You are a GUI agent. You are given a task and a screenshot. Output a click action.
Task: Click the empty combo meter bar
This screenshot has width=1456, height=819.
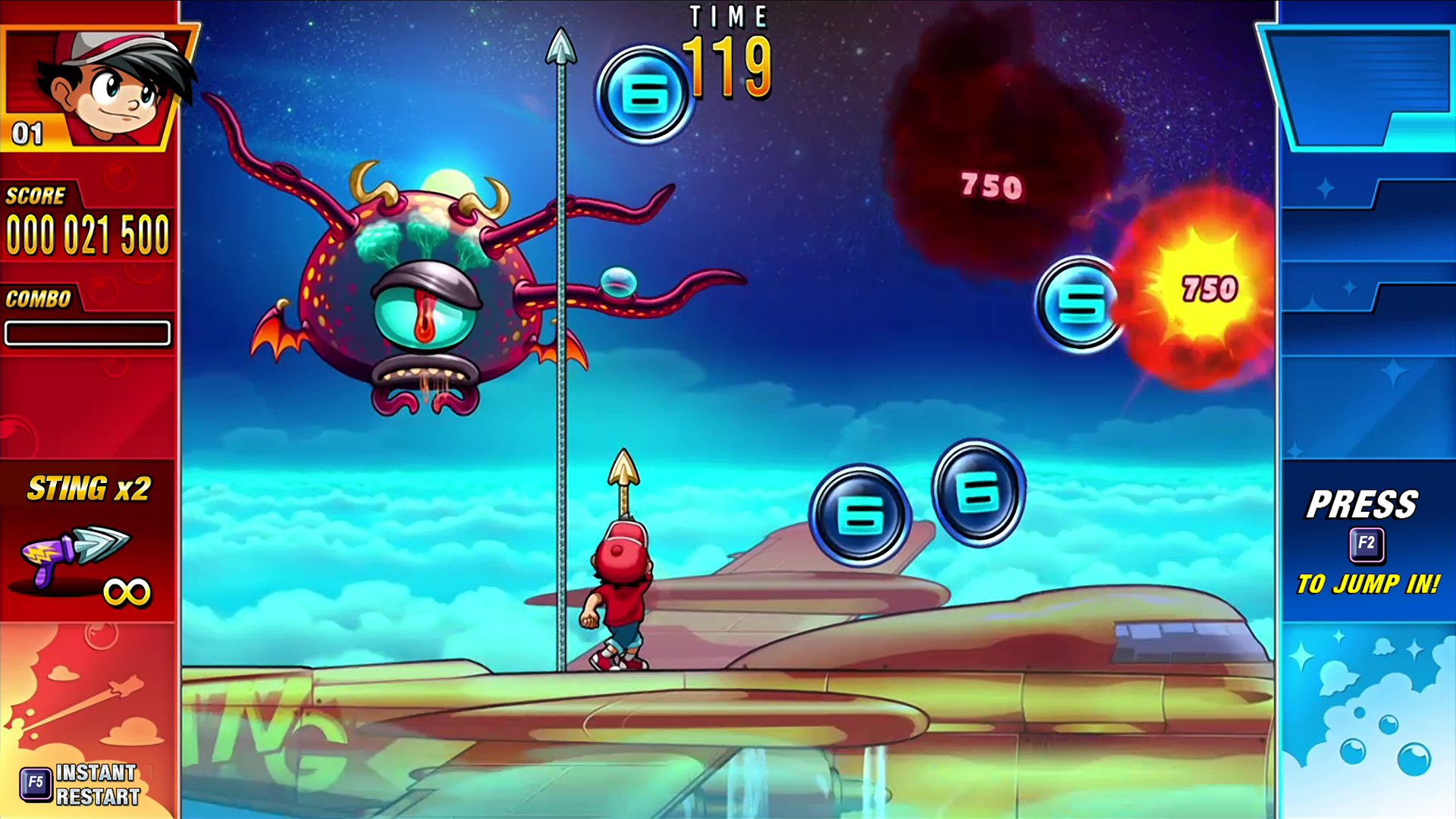point(87,332)
